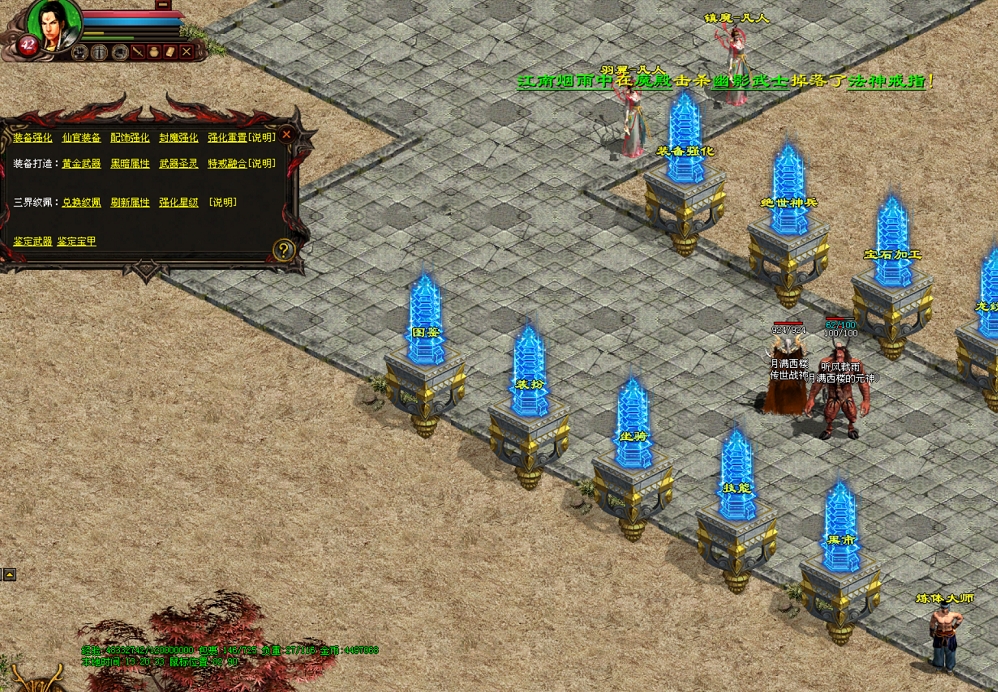Viewport: 998px width, 692px height.
Task: Select the 武器圣灵 weapon spirit link
Action: pyautogui.click(x=178, y=164)
